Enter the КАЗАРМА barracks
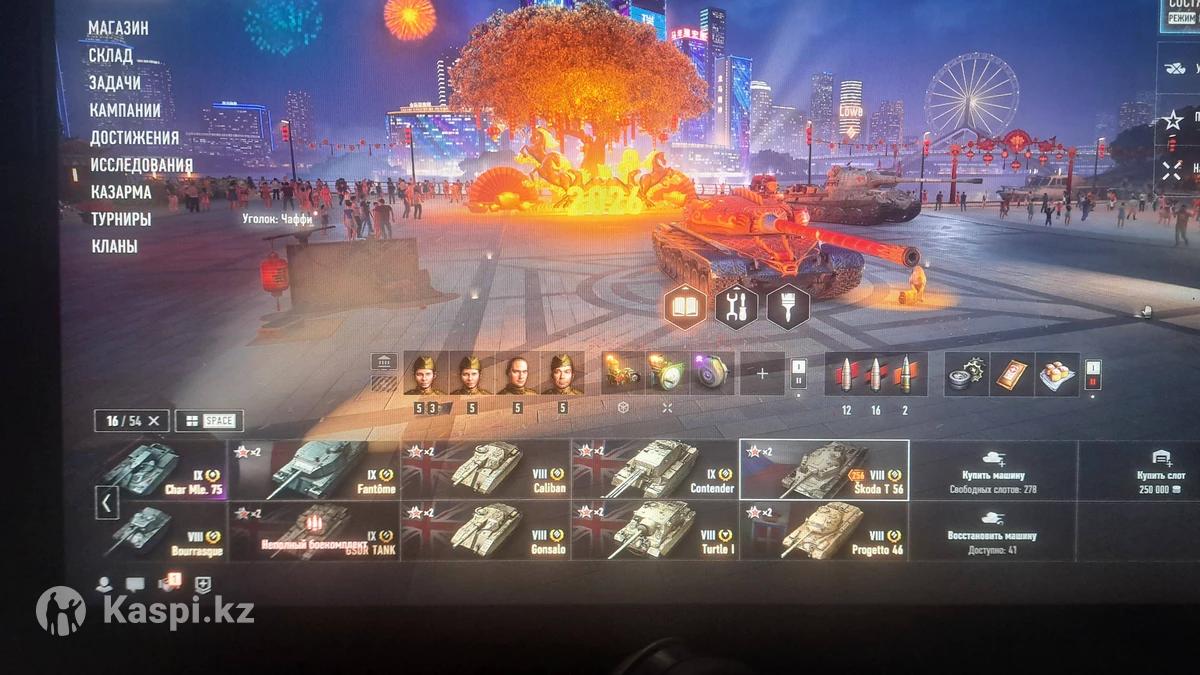 point(120,192)
